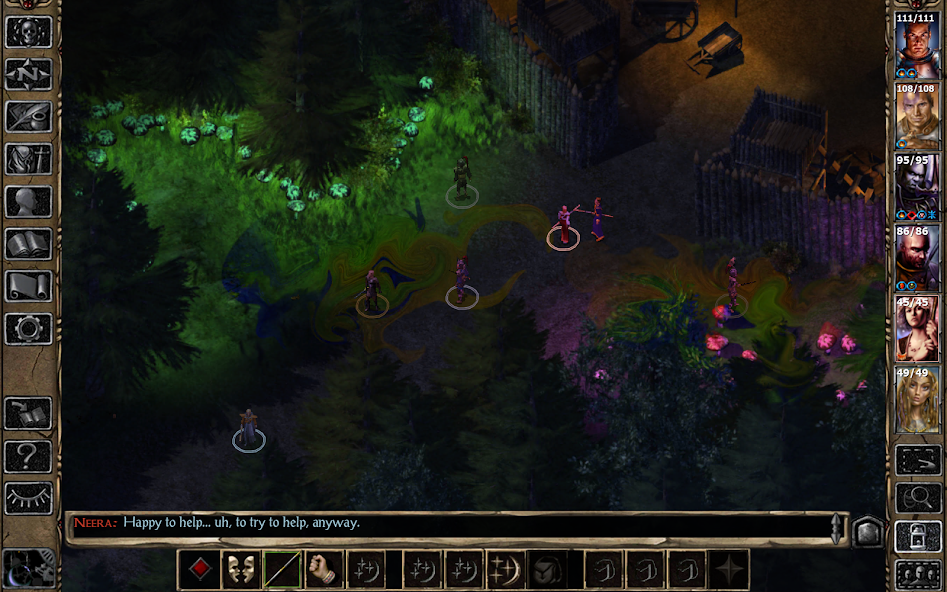Select the bald warrior portrait with 86 HP
Screen dimensions: 947x592
(917, 260)
